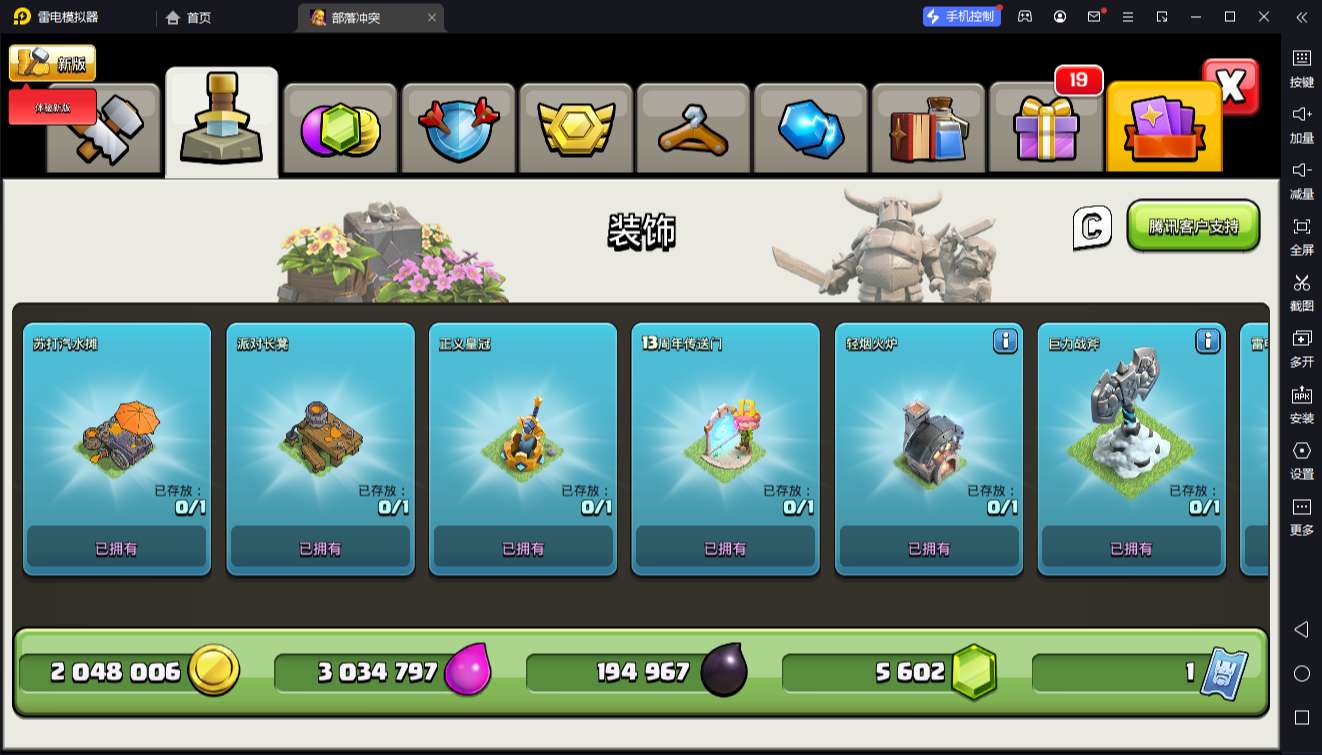Click the 腾讯客户支持 green button
The height and width of the screenshot is (755, 1322).
[x=1193, y=226]
